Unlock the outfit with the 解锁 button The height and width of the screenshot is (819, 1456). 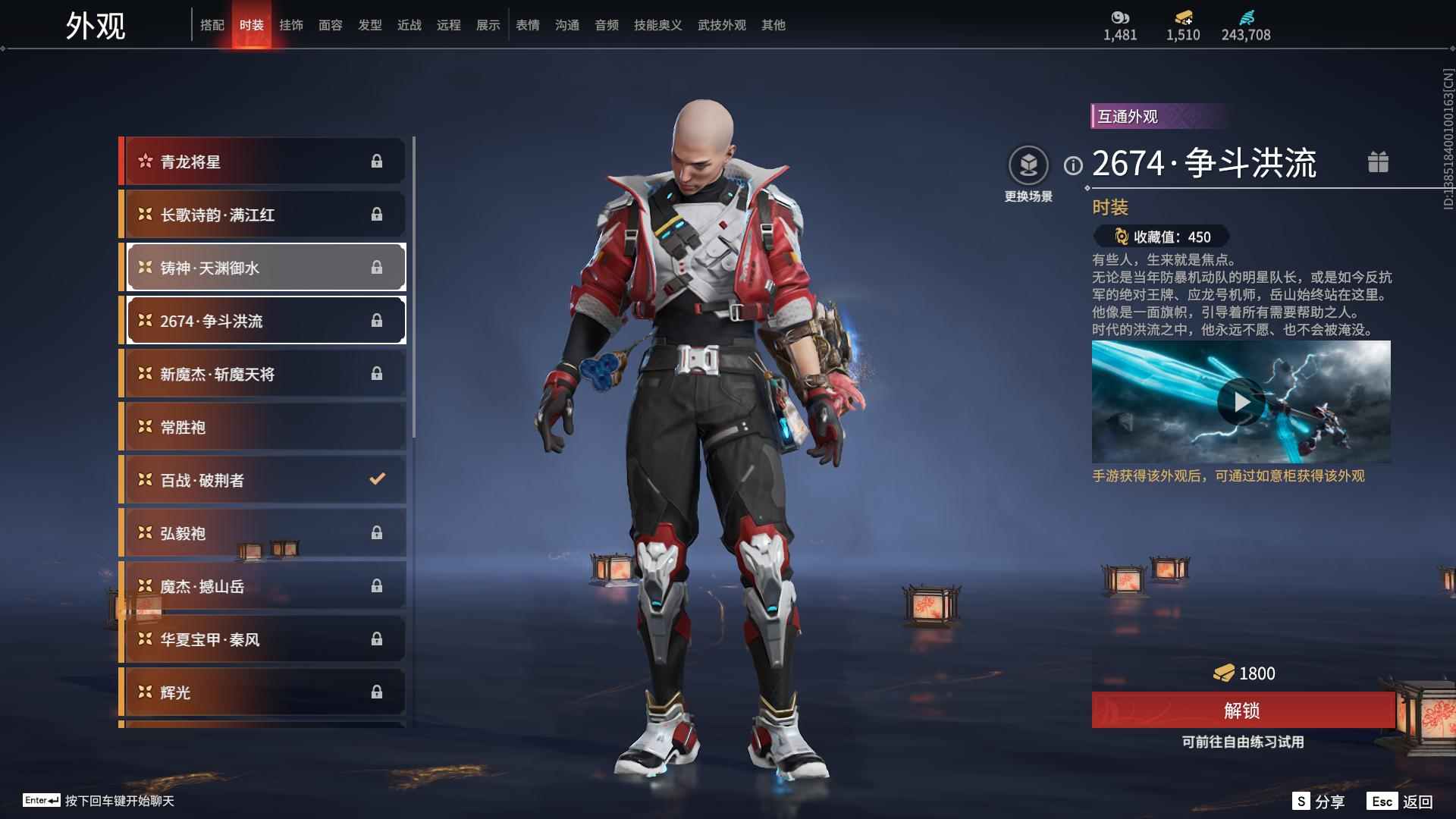coord(1241,711)
